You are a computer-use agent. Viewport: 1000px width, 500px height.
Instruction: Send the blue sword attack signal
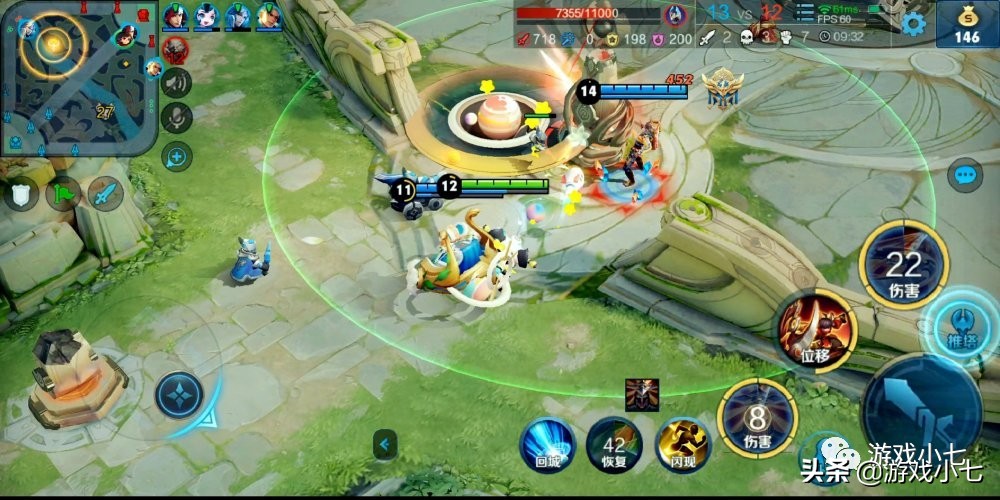click(105, 193)
